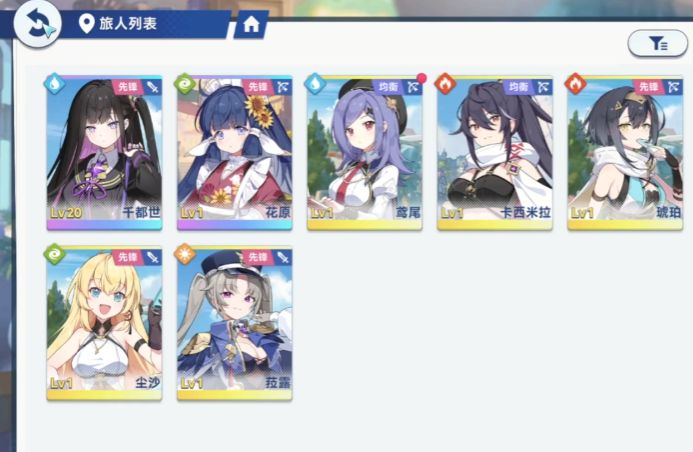Select the 卡西米拉 character card
Image resolution: width=693 pixels, height=452 pixels.
[x=494, y=152]
